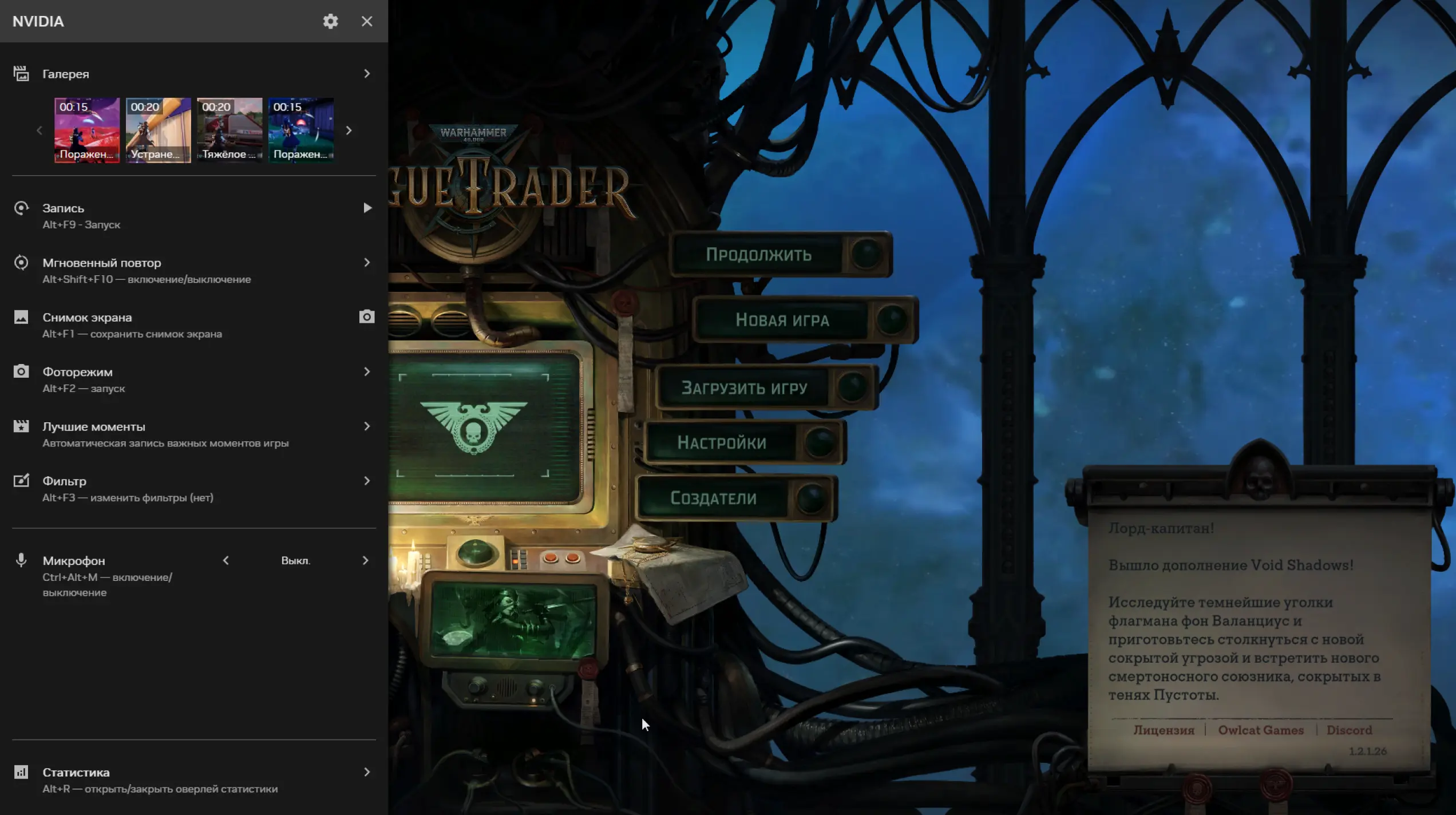
Task: Show the Создатели credits
Action: (x=713, y=498)
